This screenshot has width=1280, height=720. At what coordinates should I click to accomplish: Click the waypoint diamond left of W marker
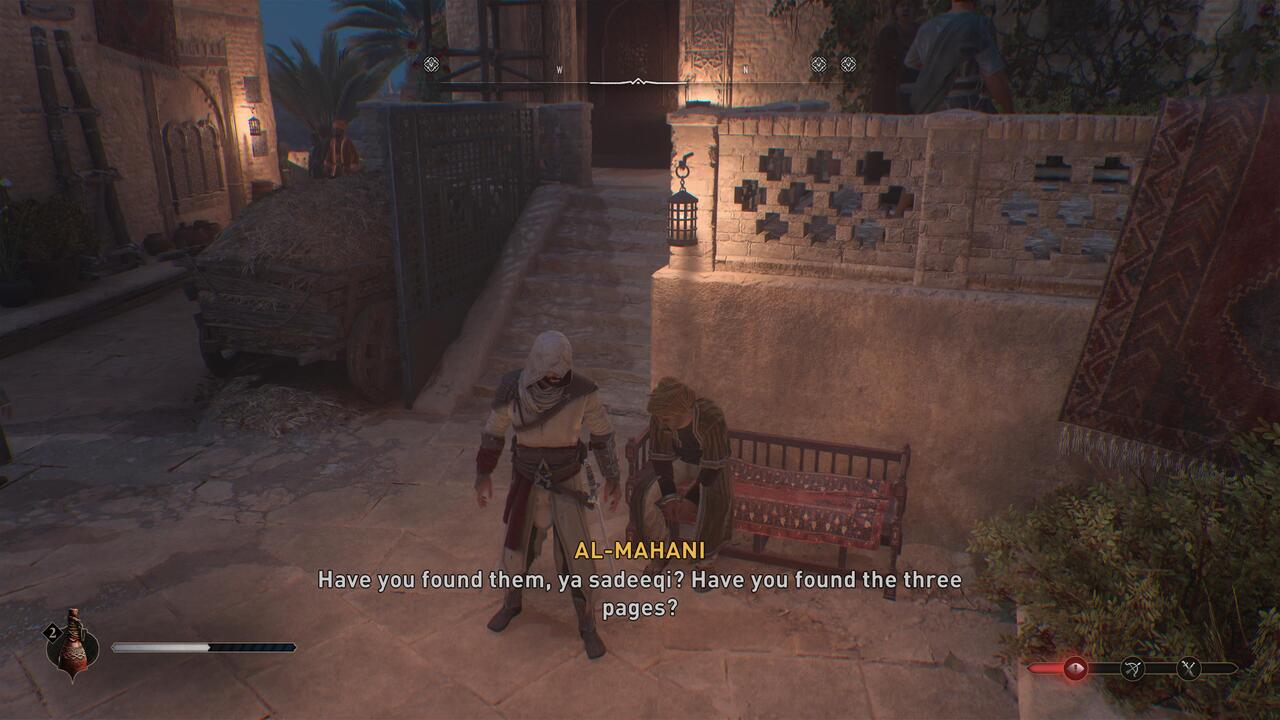[430, 63]
